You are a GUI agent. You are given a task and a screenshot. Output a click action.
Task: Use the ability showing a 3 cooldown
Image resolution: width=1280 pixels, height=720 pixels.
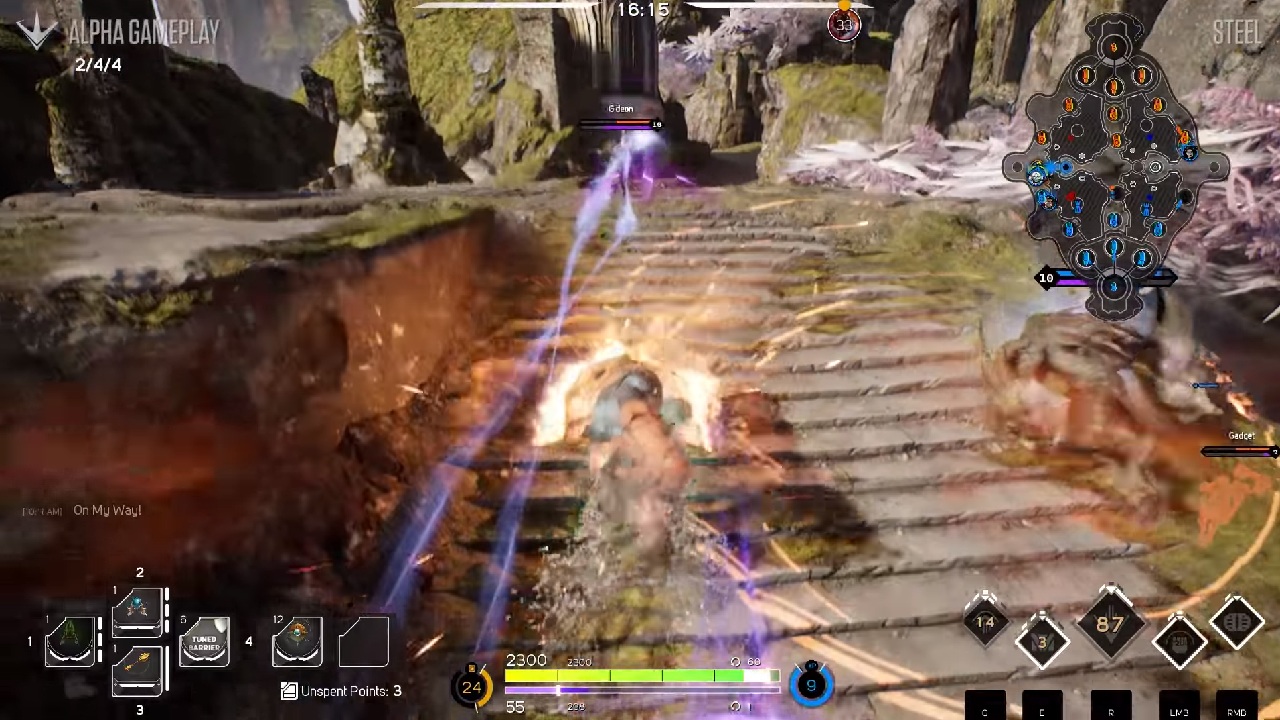pos(1042,642)
